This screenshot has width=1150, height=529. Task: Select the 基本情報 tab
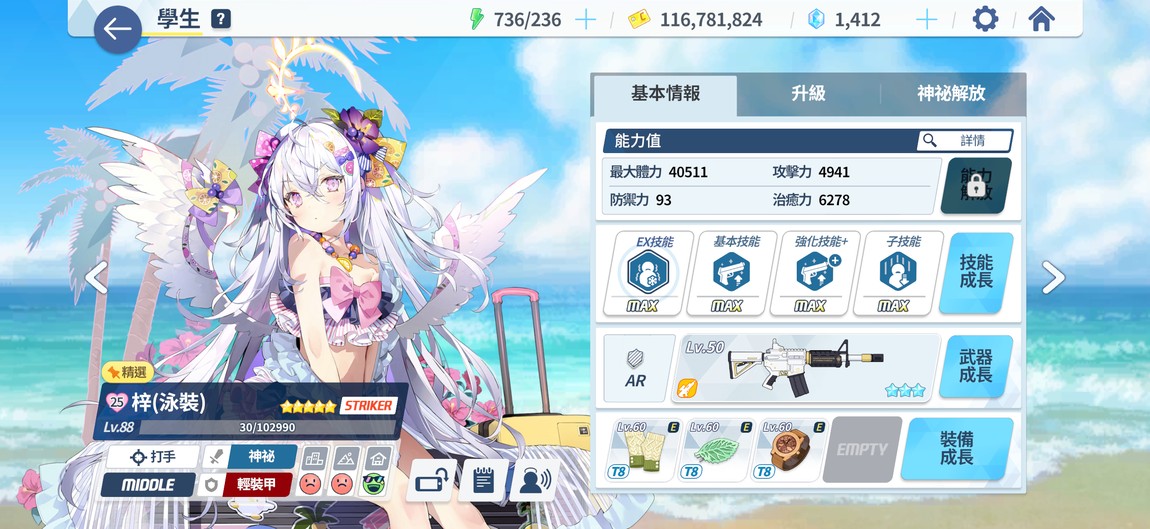pyautogui.click(x=665, y=94)
